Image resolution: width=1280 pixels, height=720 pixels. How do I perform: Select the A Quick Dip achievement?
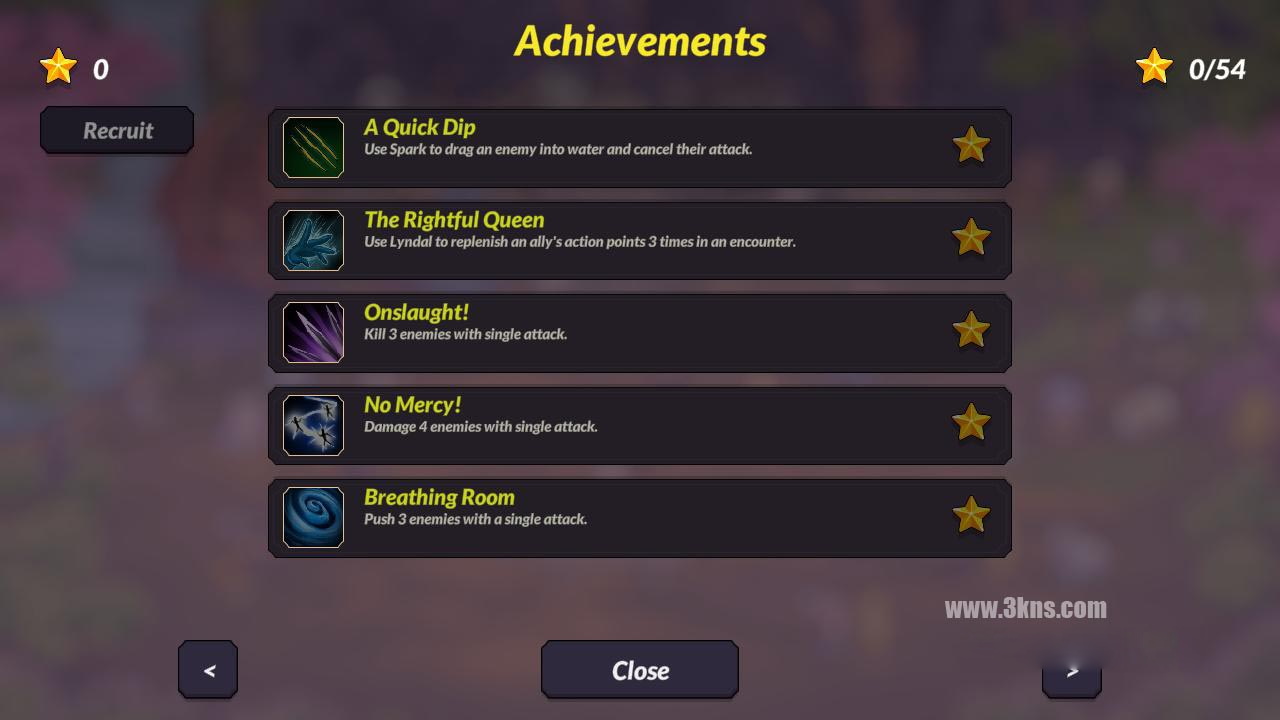pyautogui.click(x=640, y=147)
